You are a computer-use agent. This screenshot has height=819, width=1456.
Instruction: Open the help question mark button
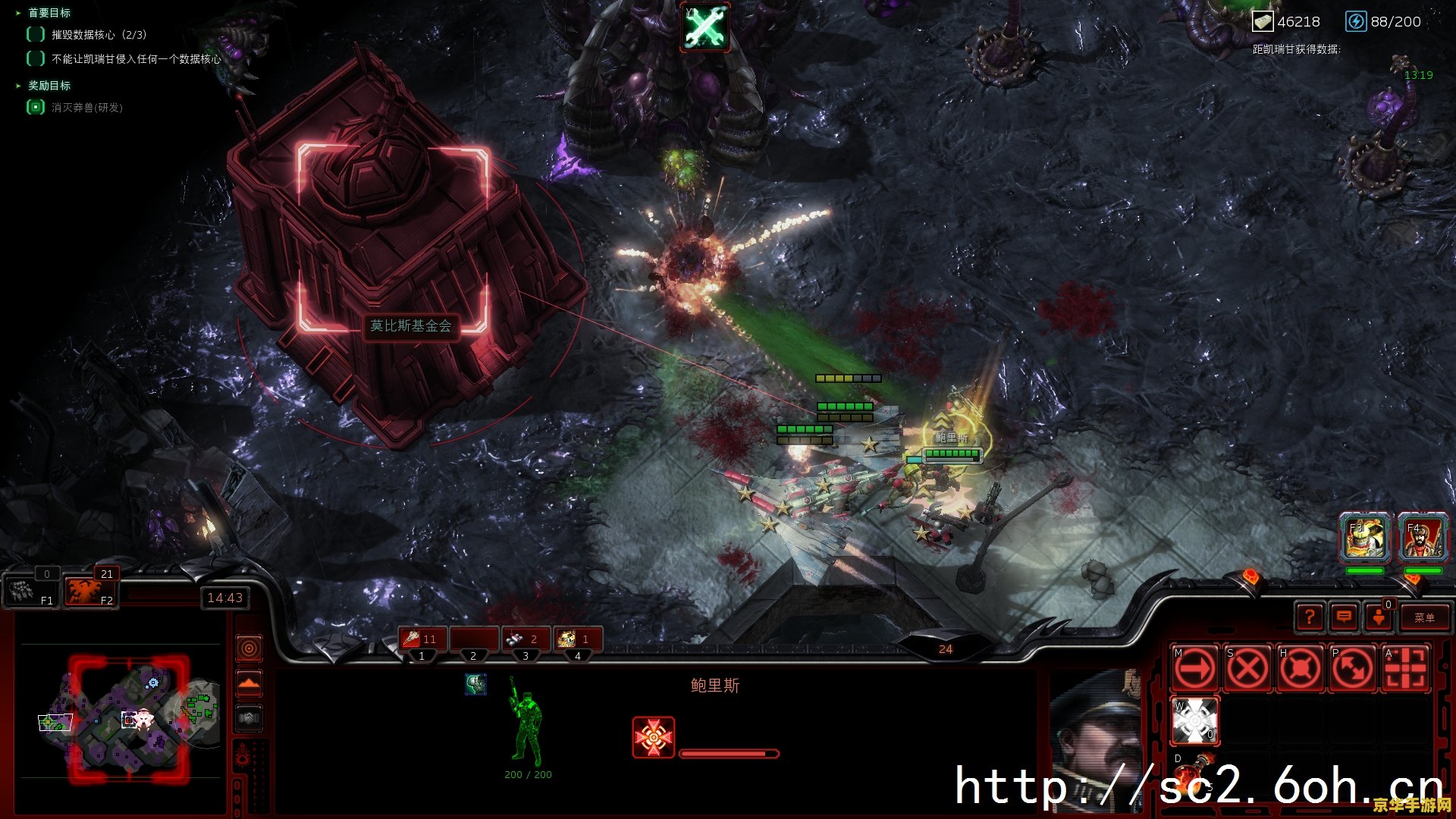pyautogui.click(x=1310, y=617)
